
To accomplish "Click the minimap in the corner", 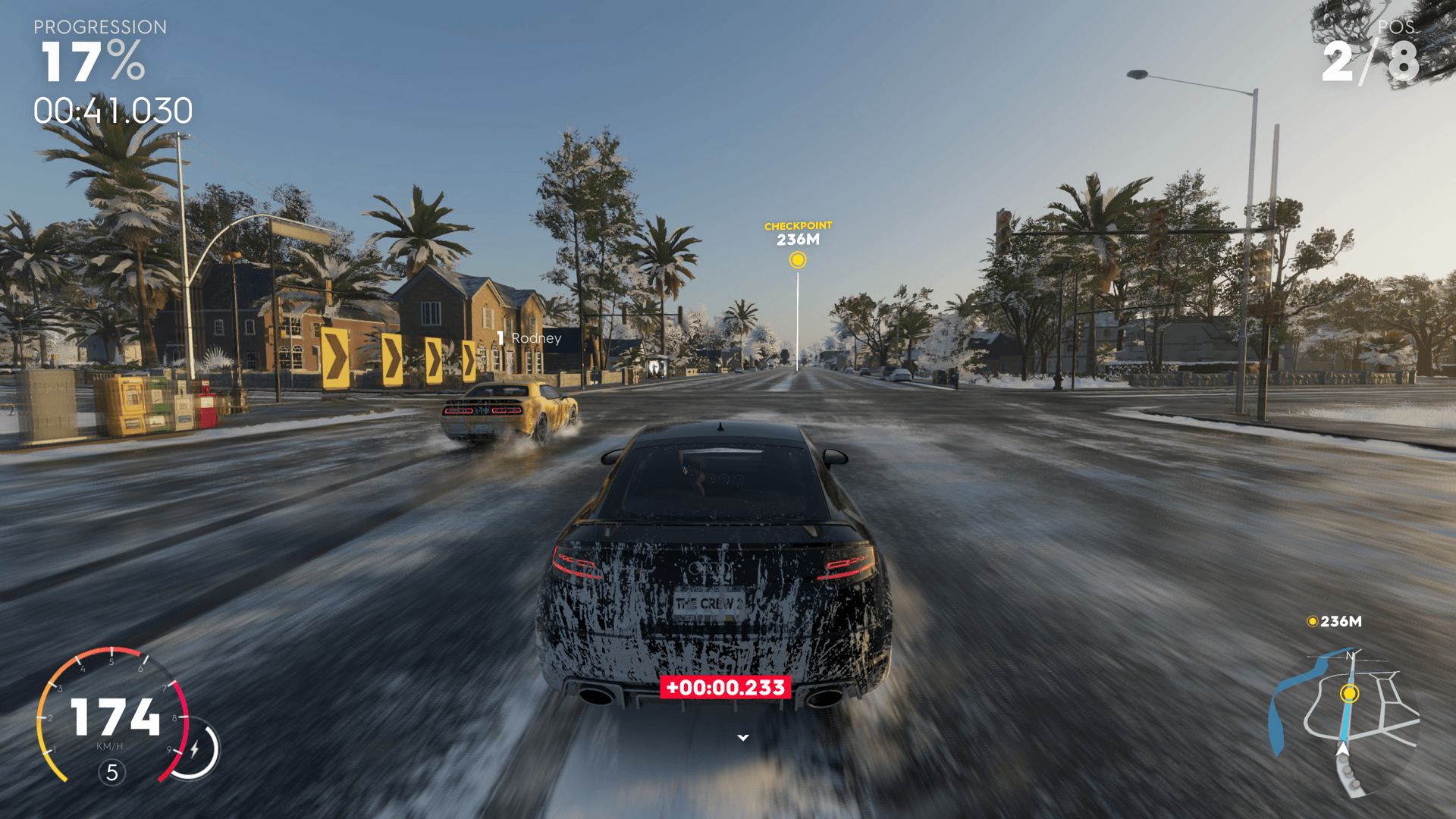I will click(x=1345, y=722).
